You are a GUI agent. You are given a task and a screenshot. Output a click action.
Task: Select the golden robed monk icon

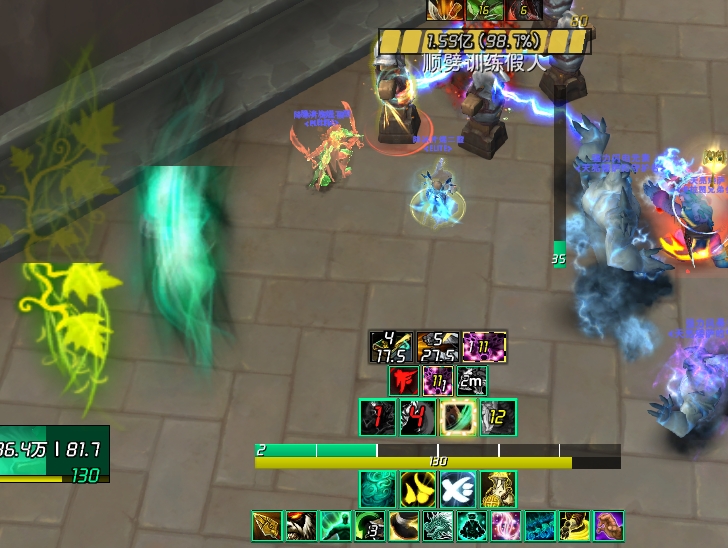point(497,489)
